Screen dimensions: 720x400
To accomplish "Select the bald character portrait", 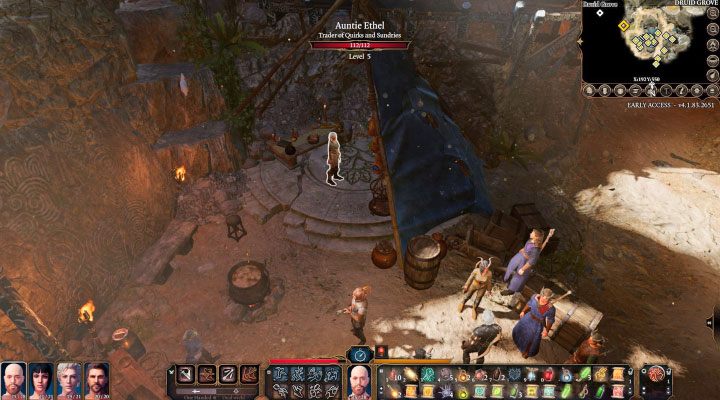I will (x=14, y=380).
